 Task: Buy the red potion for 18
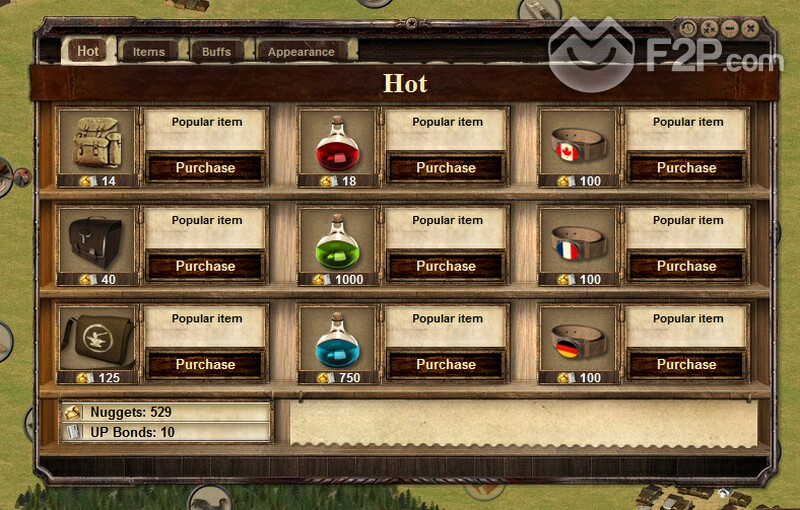pyautogui.click(x=446, y=168)
